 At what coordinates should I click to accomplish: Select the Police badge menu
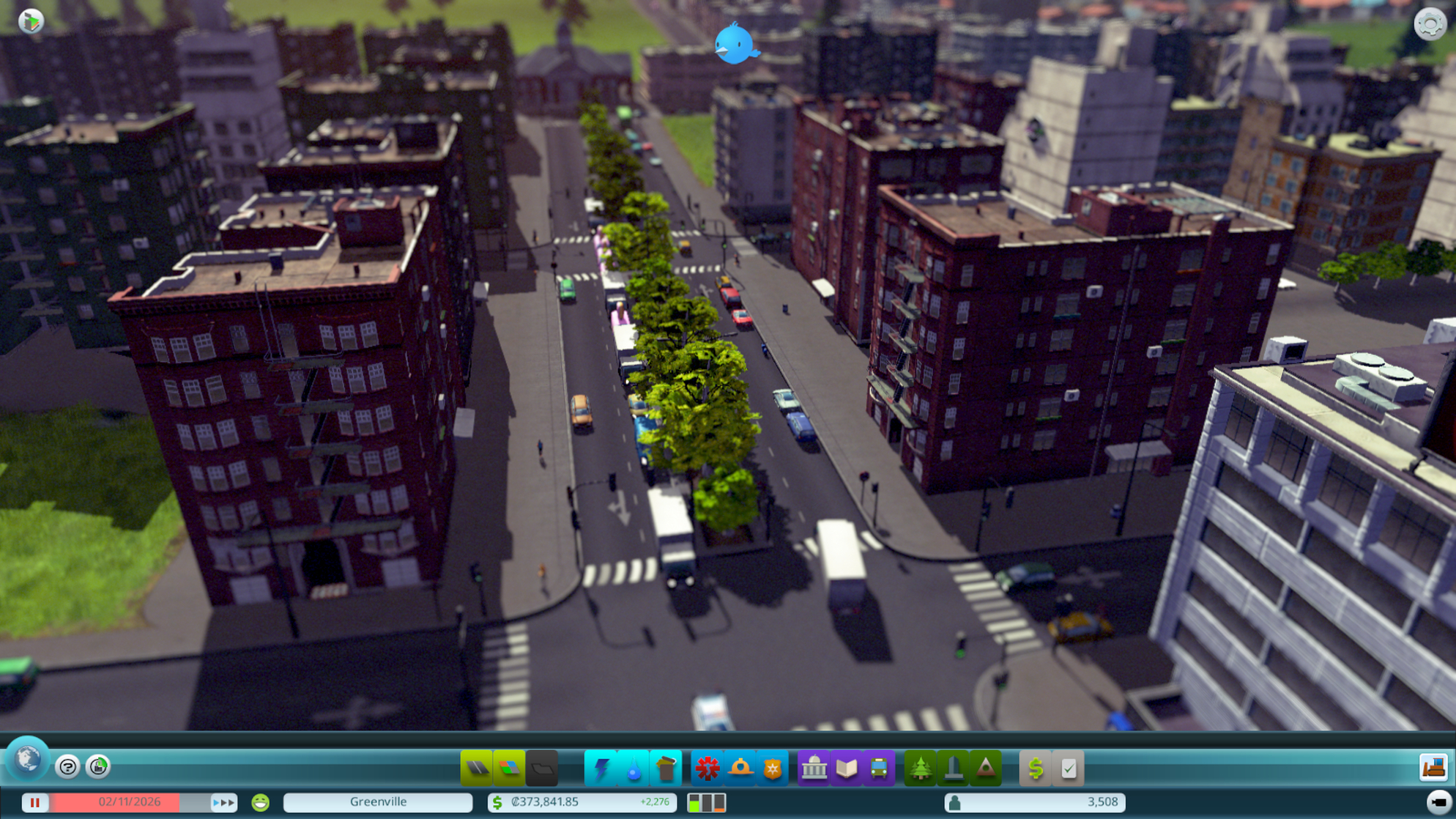pyautogui.click(x=772, y=768)
